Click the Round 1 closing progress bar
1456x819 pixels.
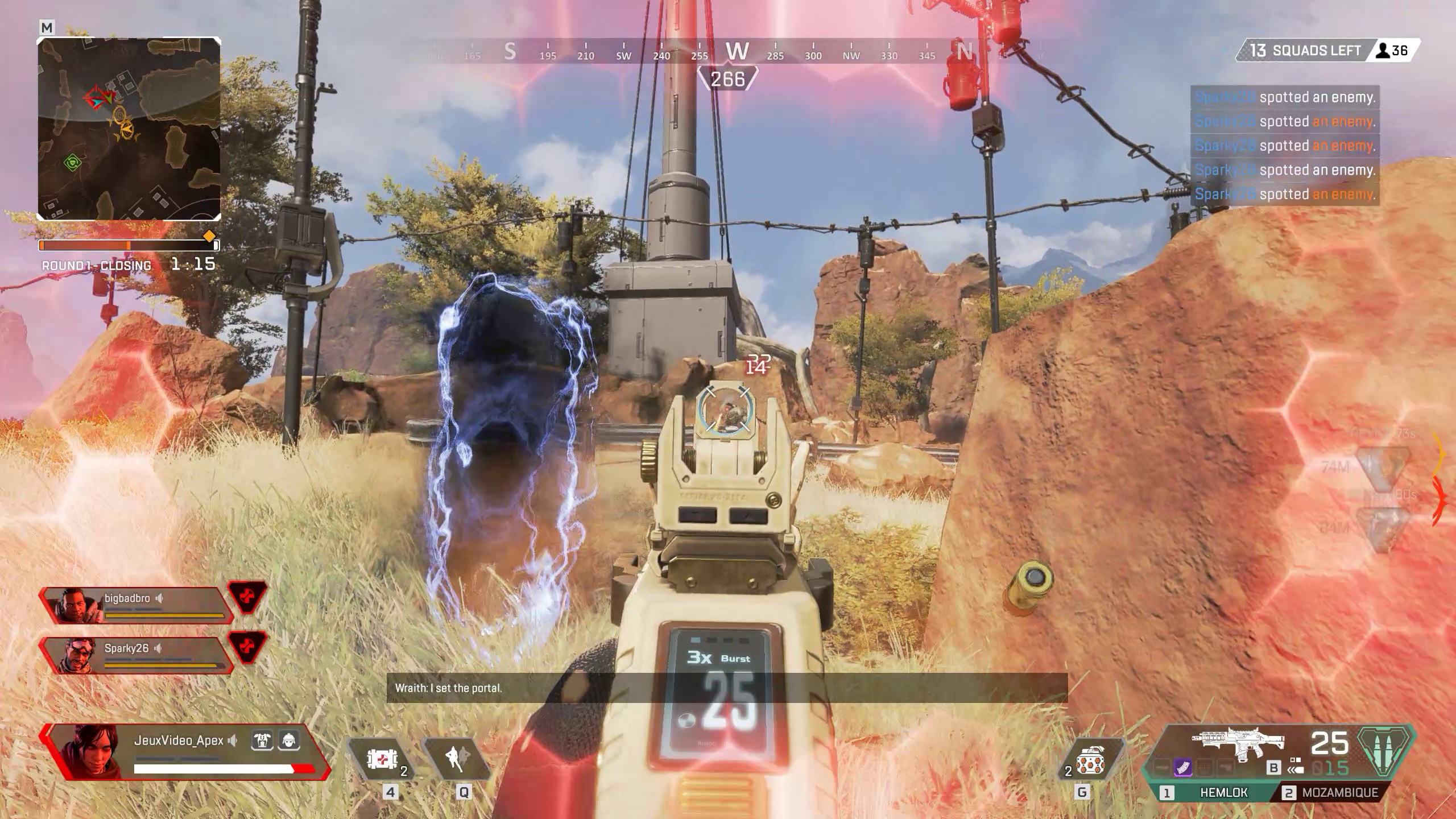click(128, 246)
